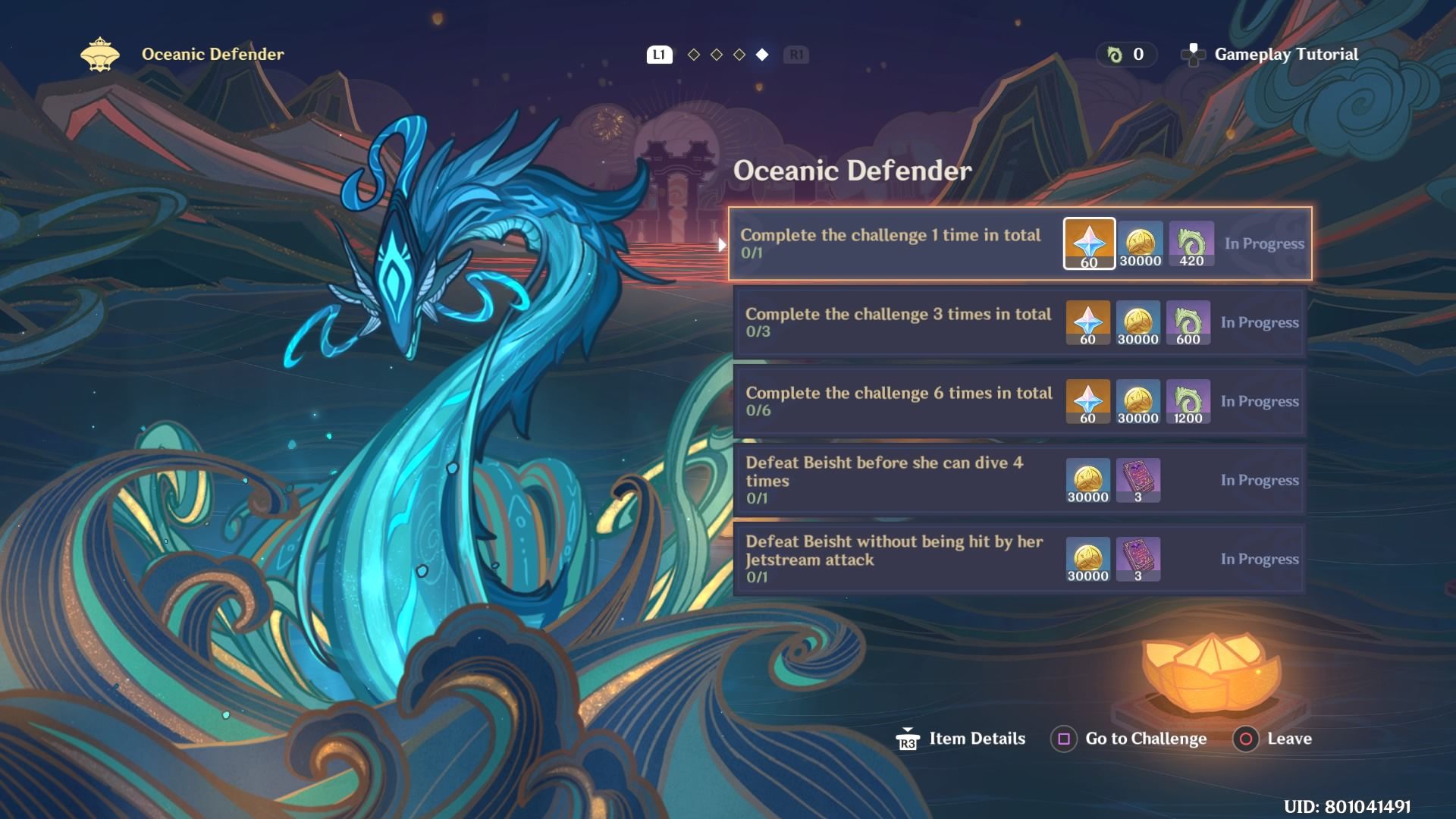This screenshot has height=819, width=1456.
Task: Select the Primogem reward icon showing 60
Action: click(x=1089, y=243)
